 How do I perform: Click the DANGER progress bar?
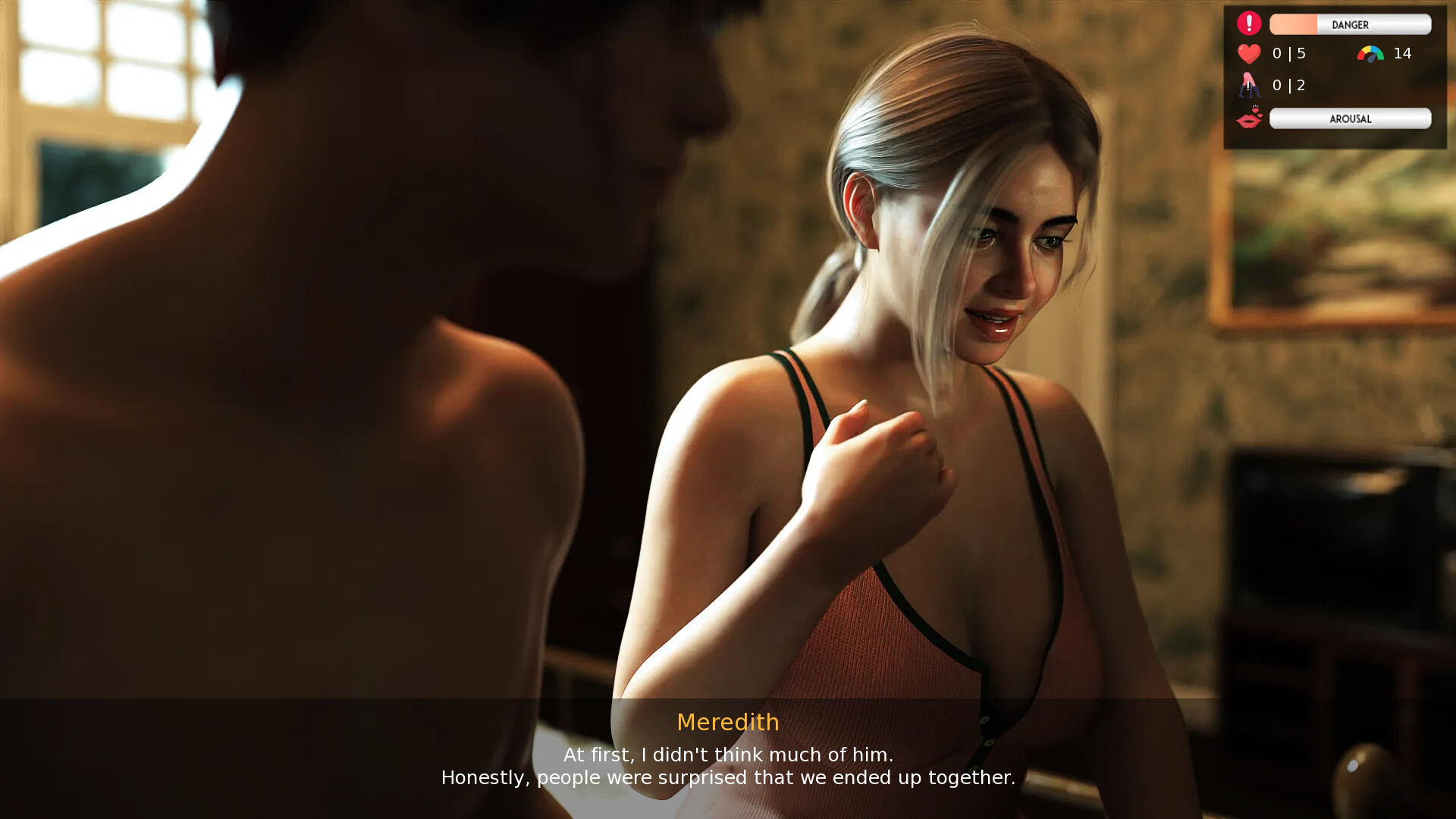point(1350,24)
